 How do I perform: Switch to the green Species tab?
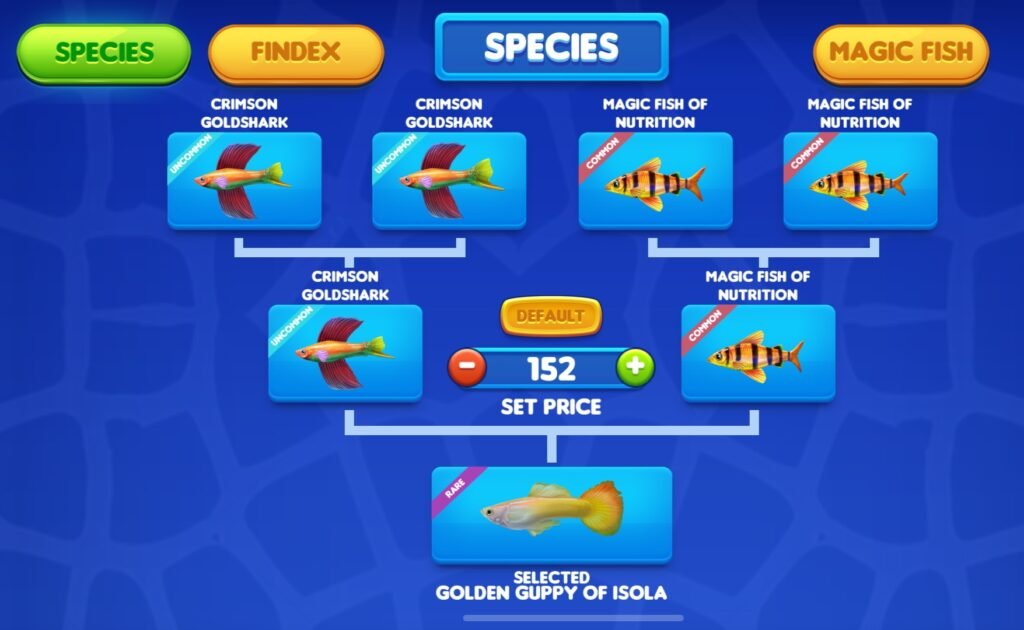coord(104,52)
